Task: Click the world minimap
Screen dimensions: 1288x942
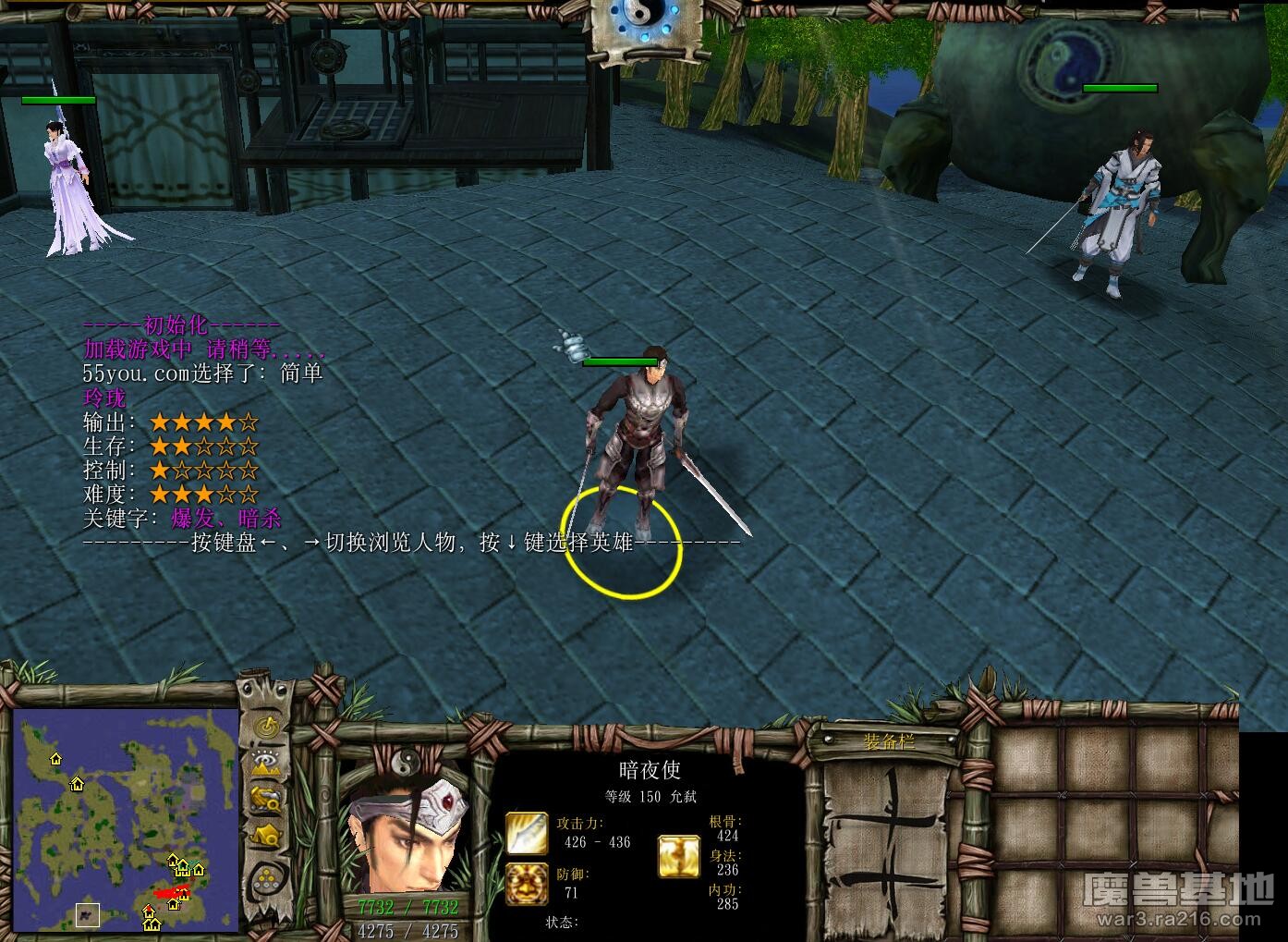Action: 126,821
